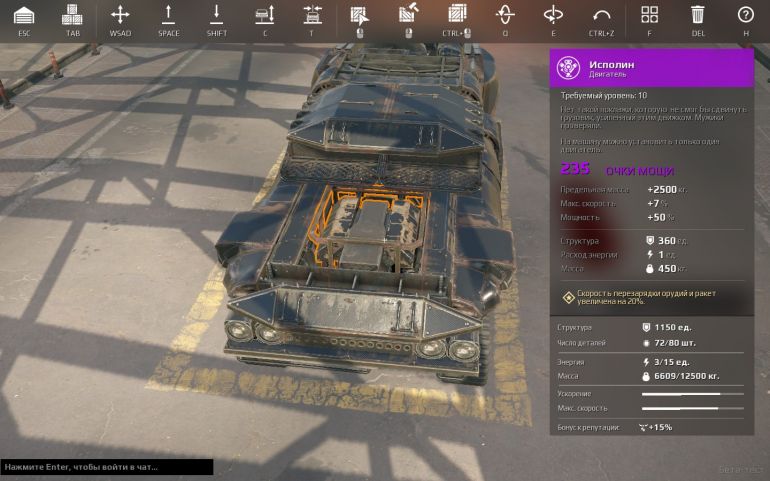Rotate part with the E rotation icon

click(553, 15)
